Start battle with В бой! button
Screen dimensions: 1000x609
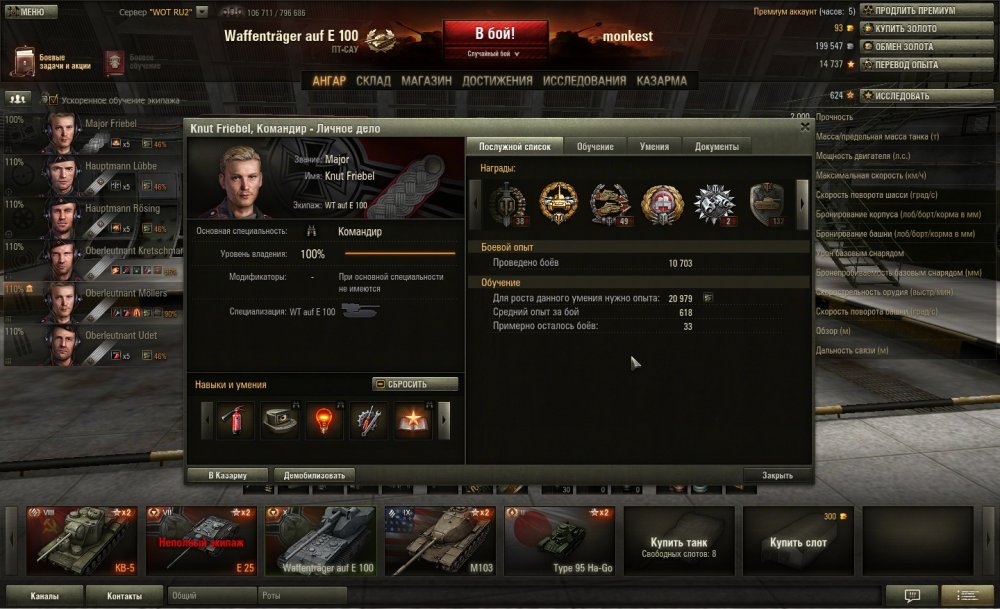click(495, 35)
